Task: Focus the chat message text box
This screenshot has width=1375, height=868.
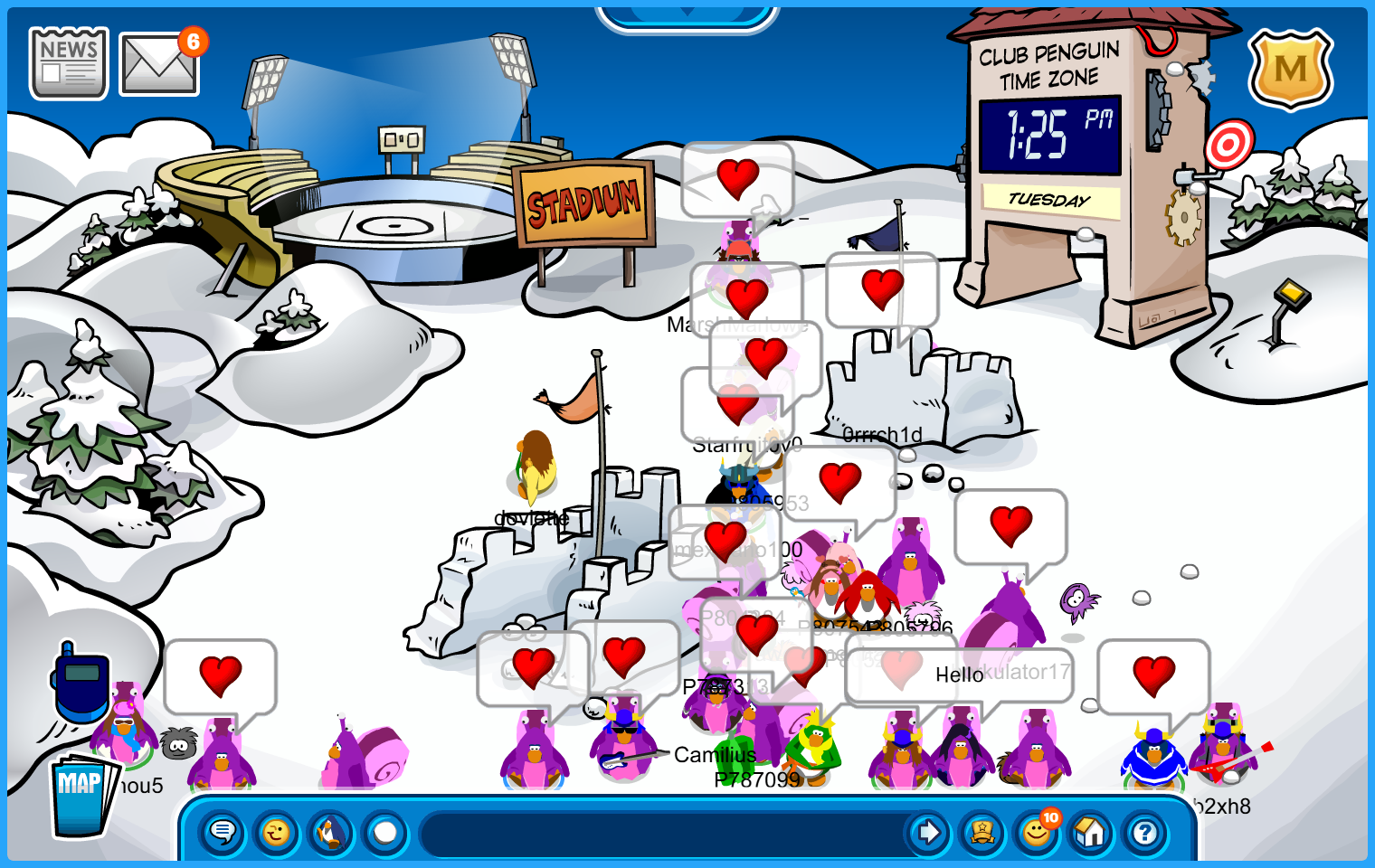Action: [x=665, y=833]
